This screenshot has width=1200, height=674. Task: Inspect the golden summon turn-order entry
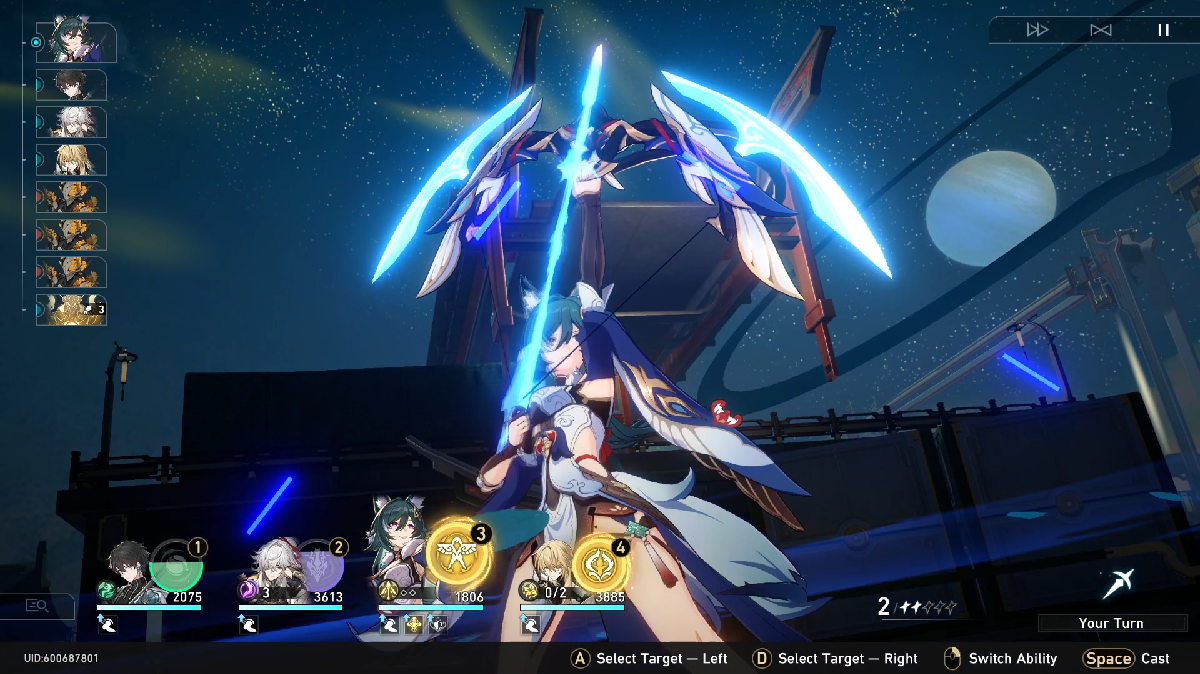(71, 309)
